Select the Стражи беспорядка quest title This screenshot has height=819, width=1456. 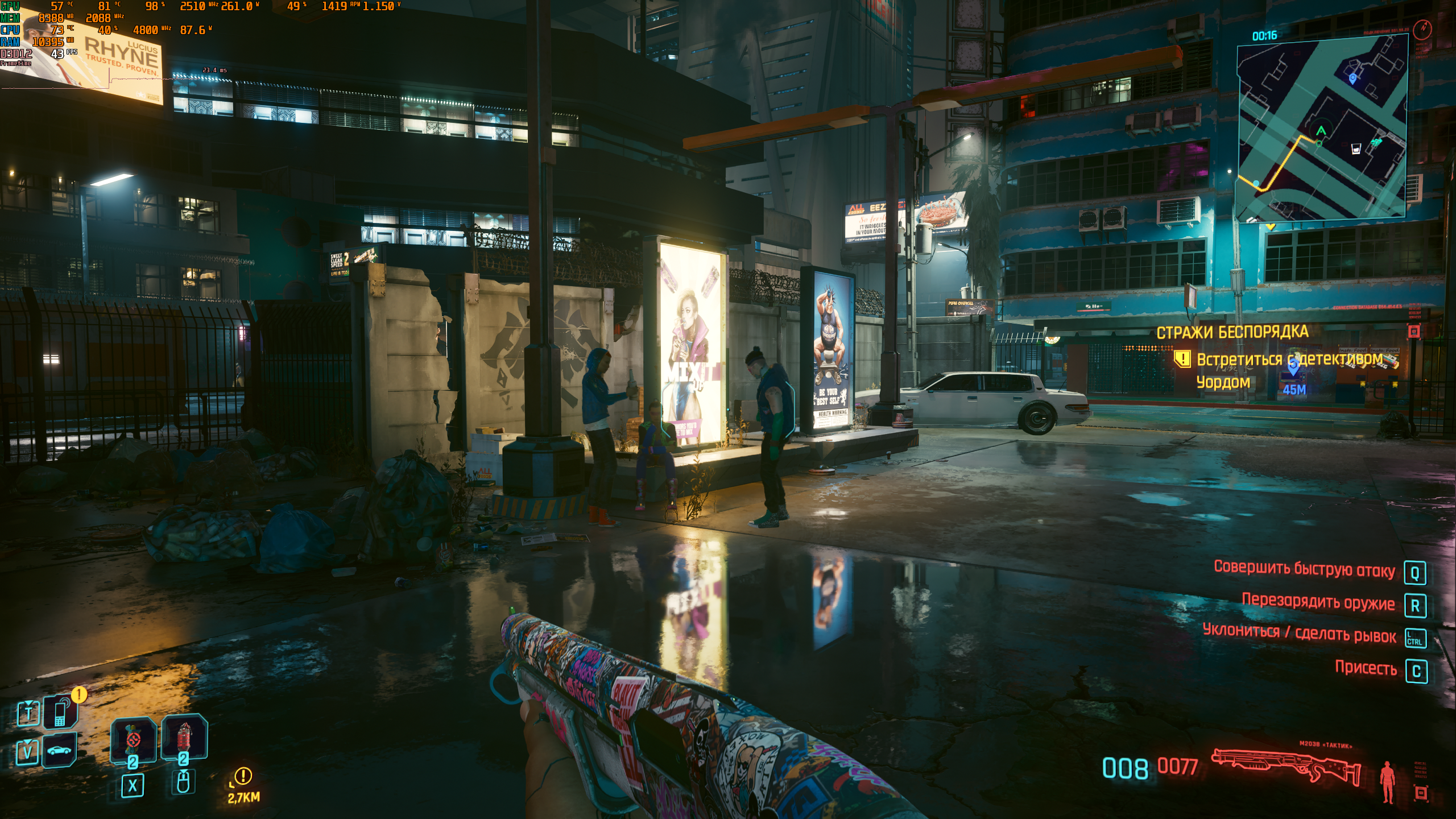(1232, 332)
